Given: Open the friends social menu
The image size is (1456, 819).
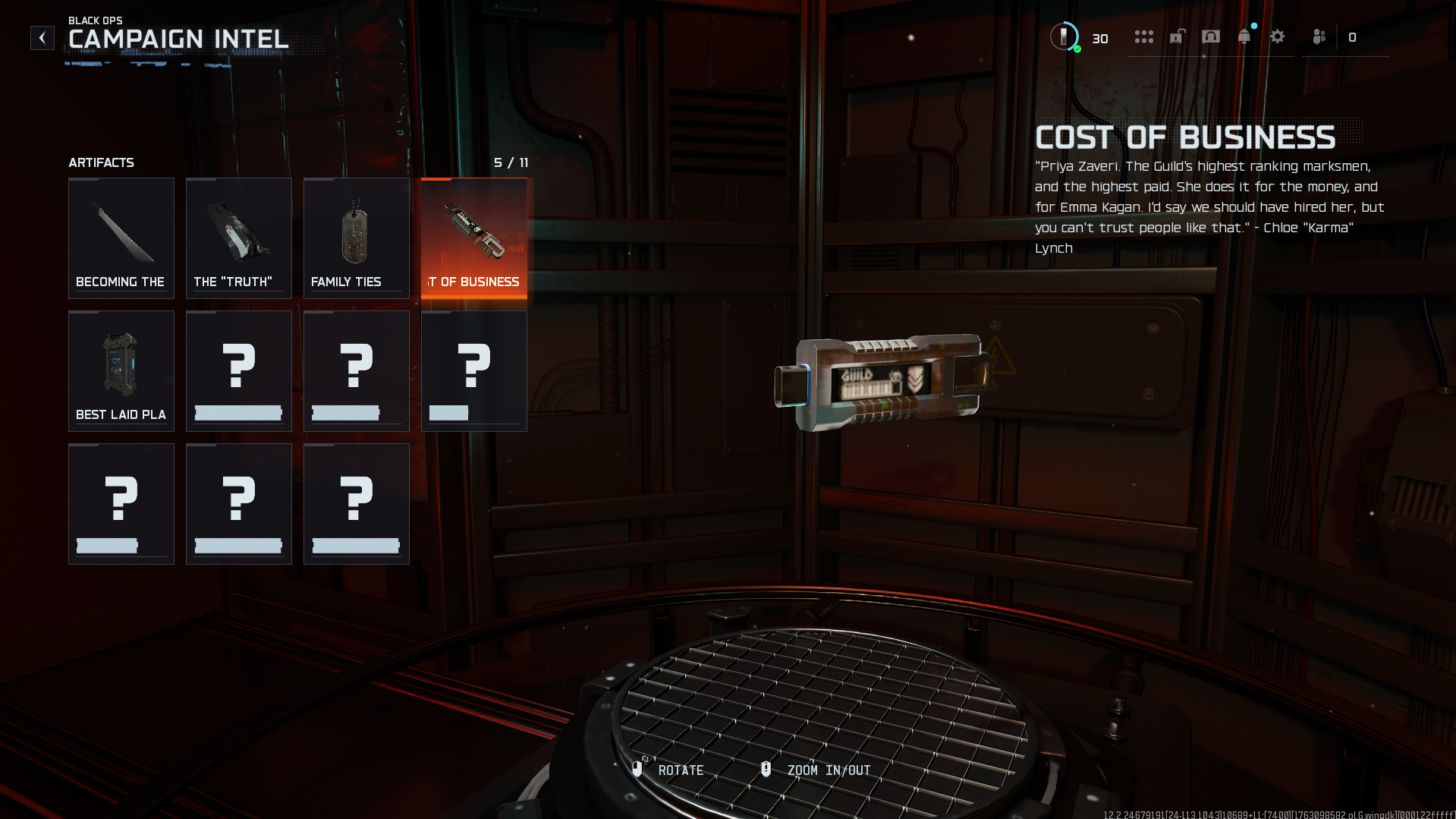Looking at the screenshot, I should (1319, 37).
